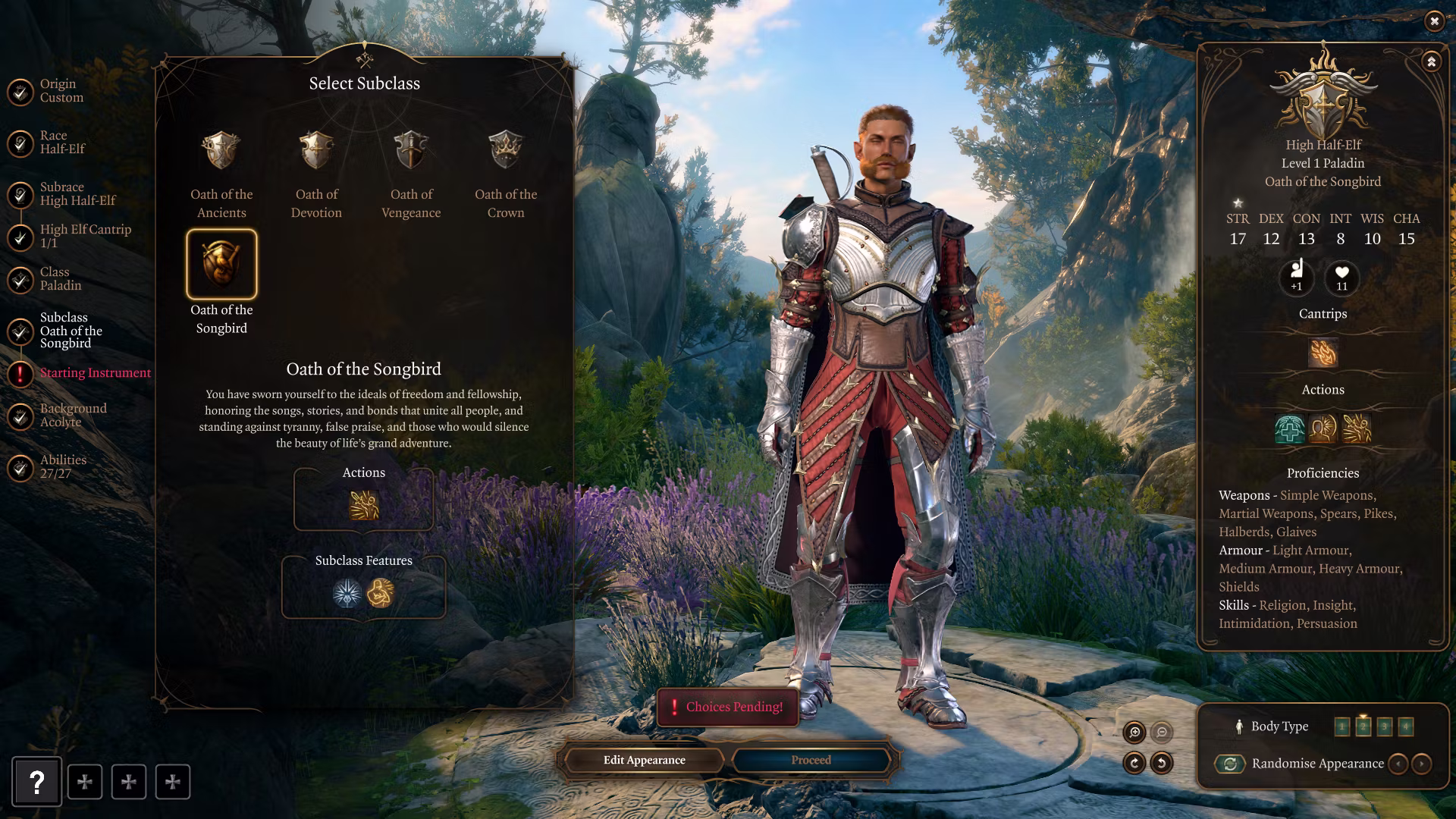Close character creation with the X button
Image resolution: width=1456 pixels, height=819 pixels.
(1433, 21)
